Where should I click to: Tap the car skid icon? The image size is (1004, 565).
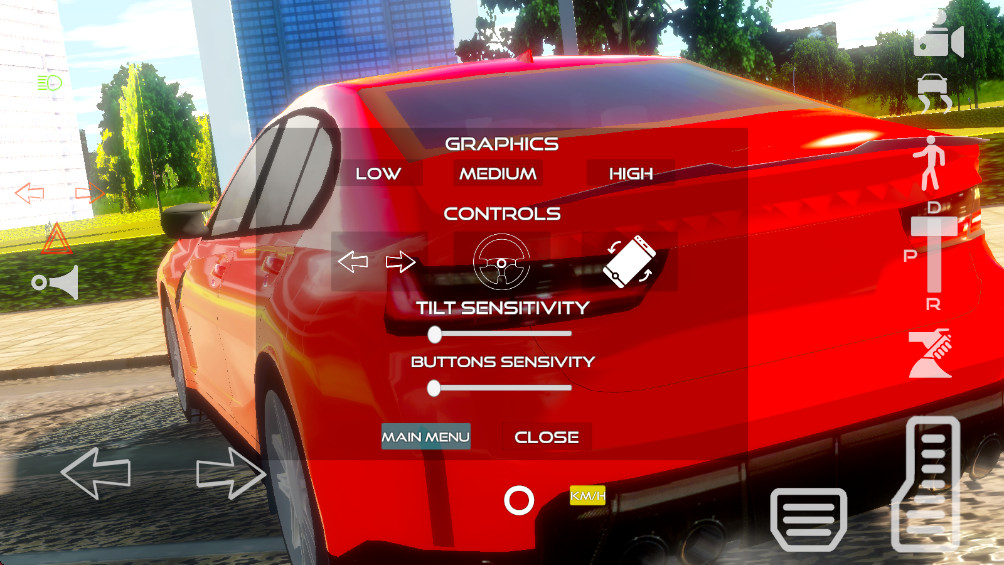[x=935, y=93]
